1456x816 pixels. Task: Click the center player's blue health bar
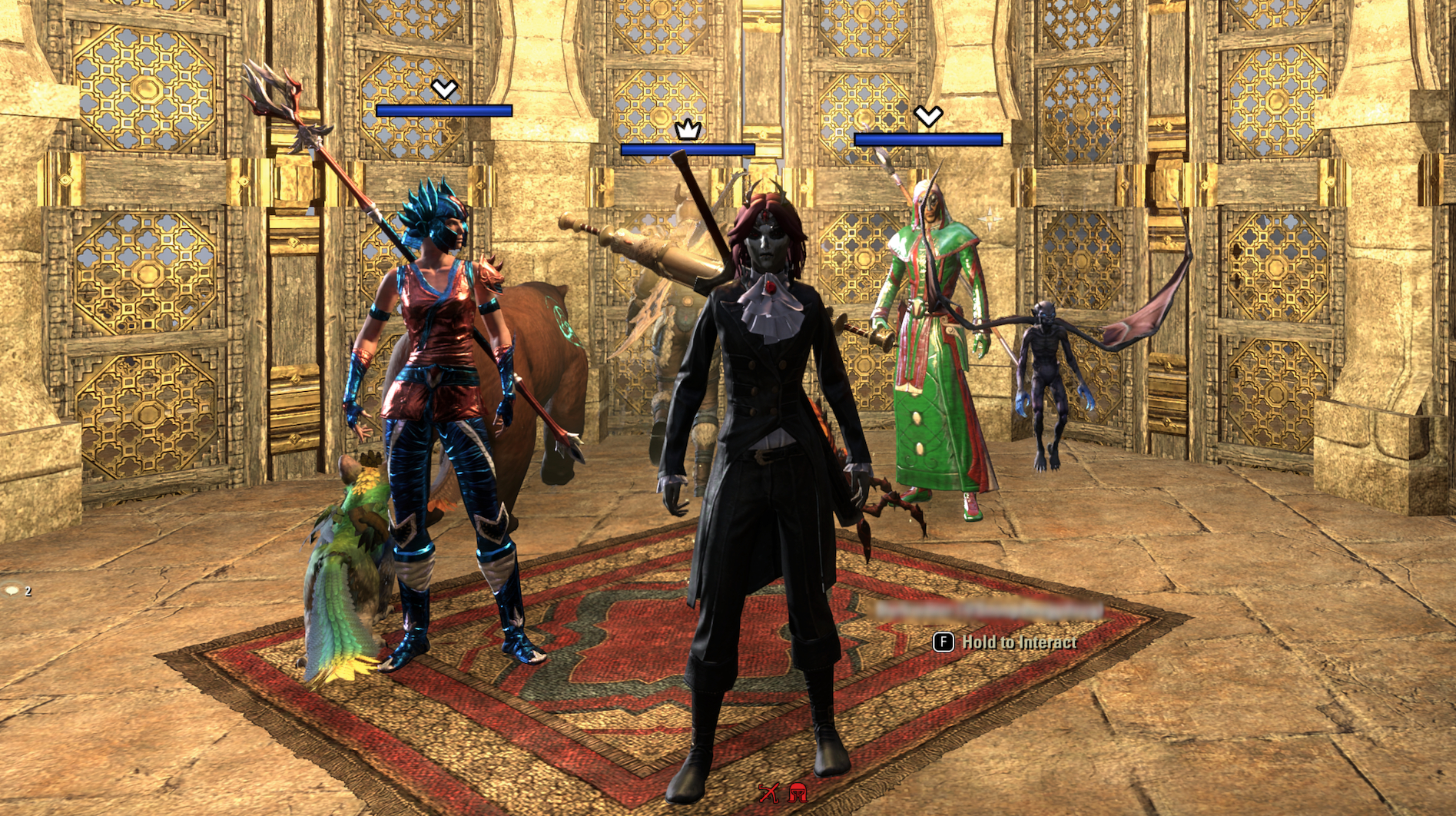pos(688,148)
